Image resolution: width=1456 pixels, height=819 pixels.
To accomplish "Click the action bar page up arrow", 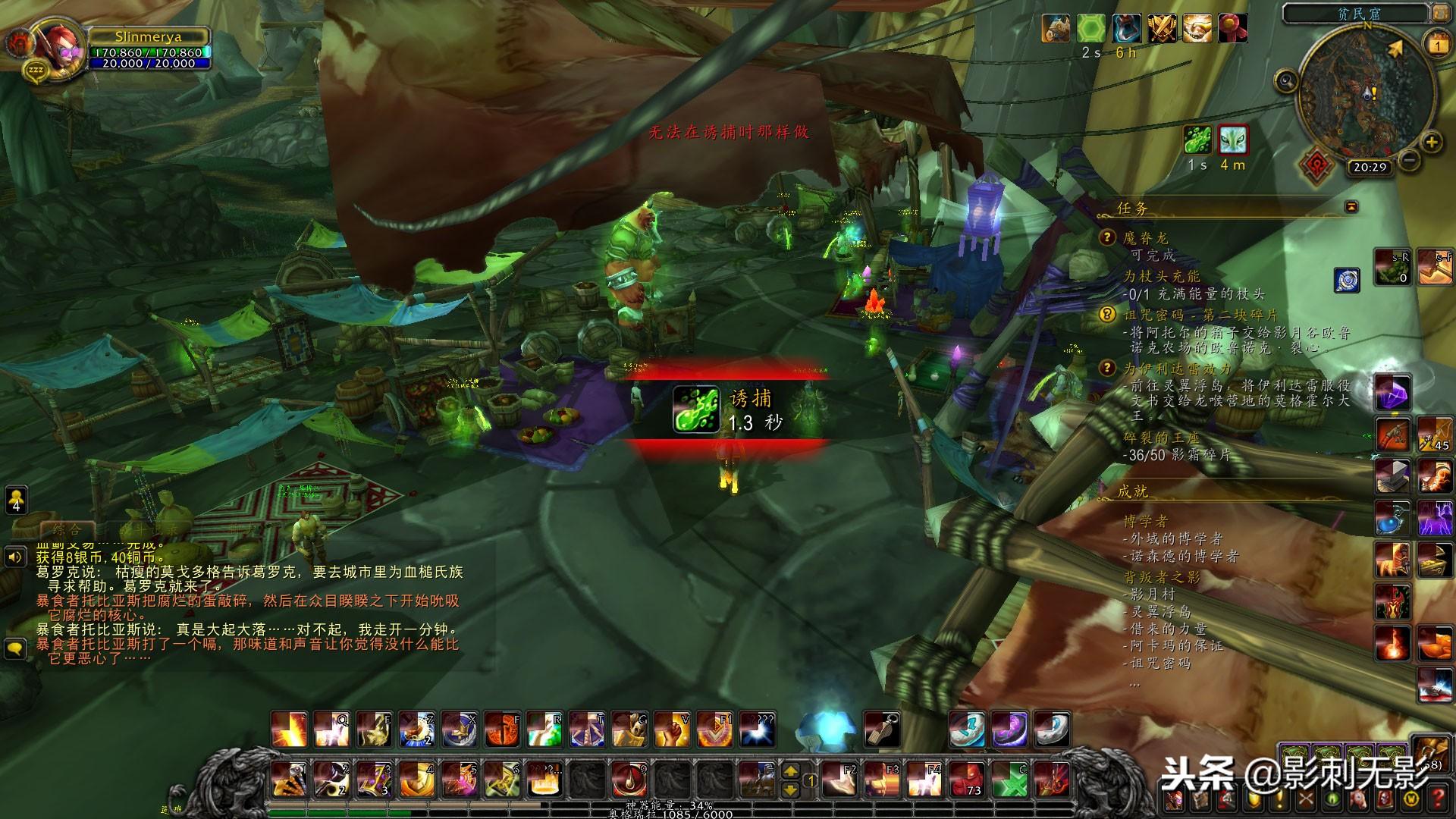I will 790,770.
